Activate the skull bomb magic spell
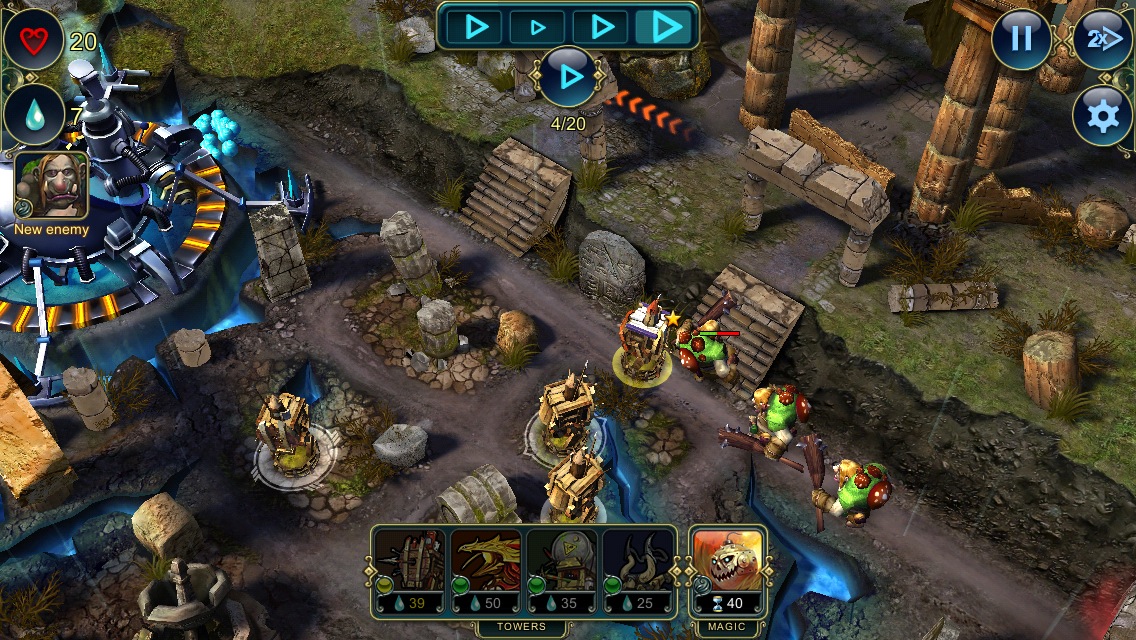 tap(728, 571)
